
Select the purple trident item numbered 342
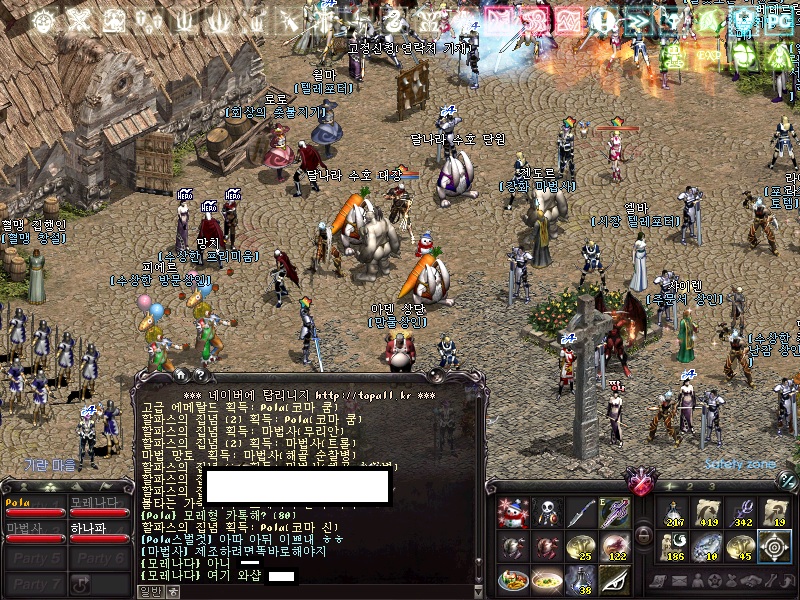pos(741,512)
